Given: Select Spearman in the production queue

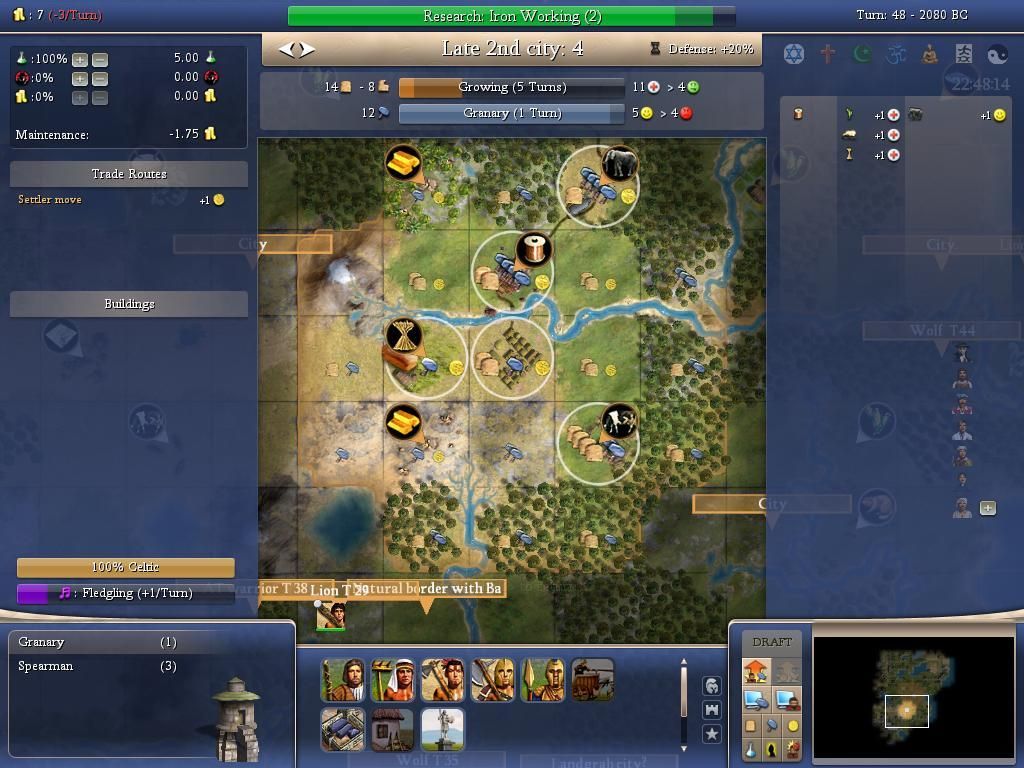Looking at the screenshot, I should 46,666.
